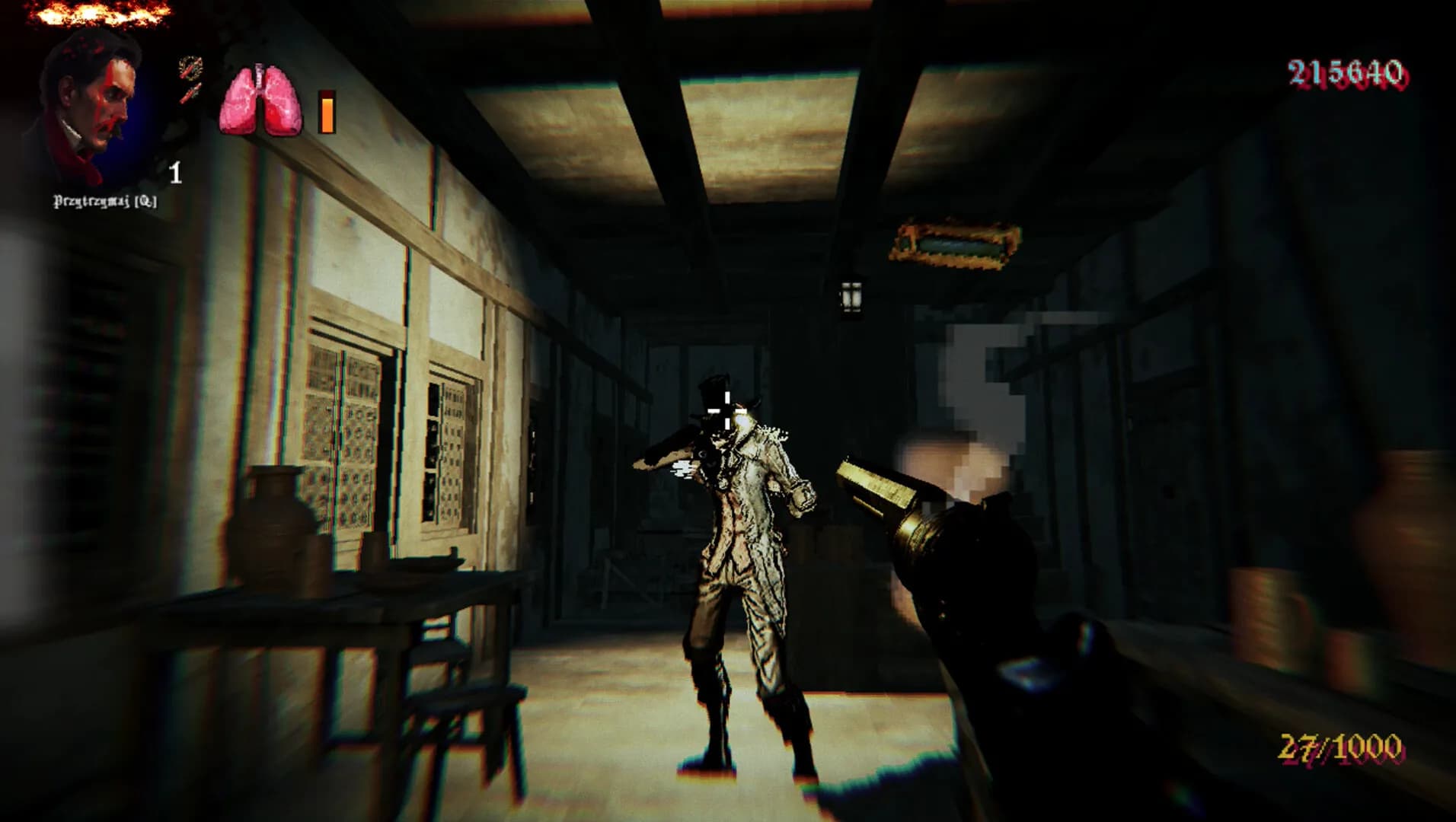This screenshot has width=1456, height=822.
Task: Click the dynamite count number 1
Action: (176, 174)
